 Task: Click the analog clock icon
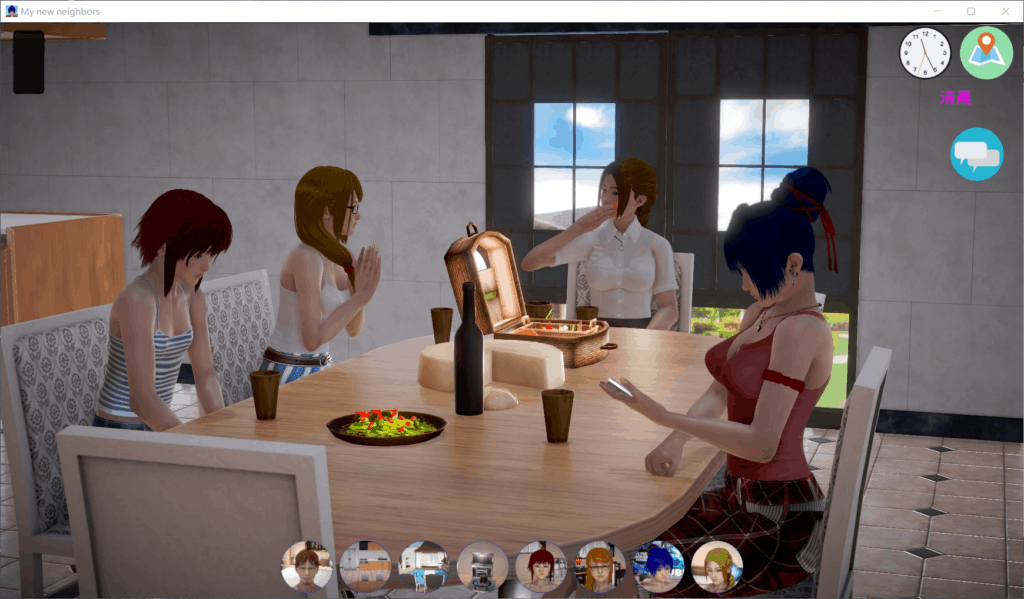925,53
